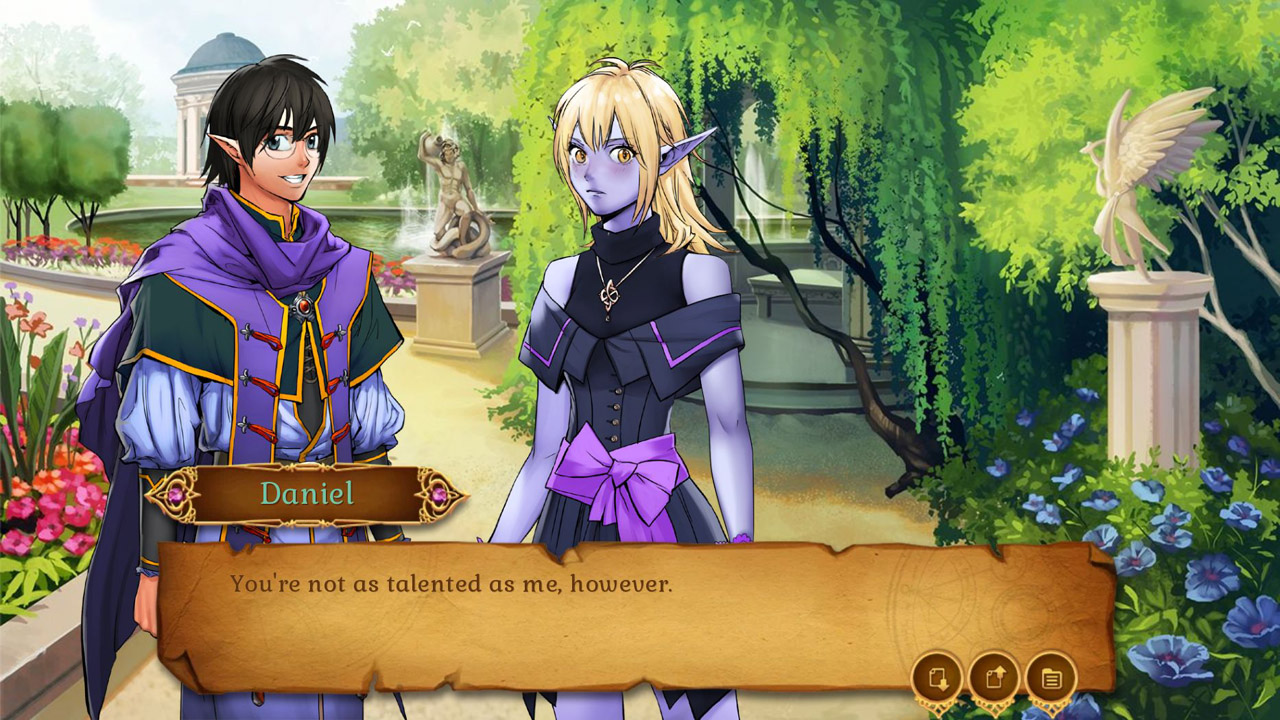Click the save icon with down arrow

pyautogui.click(x=937, y=676)
